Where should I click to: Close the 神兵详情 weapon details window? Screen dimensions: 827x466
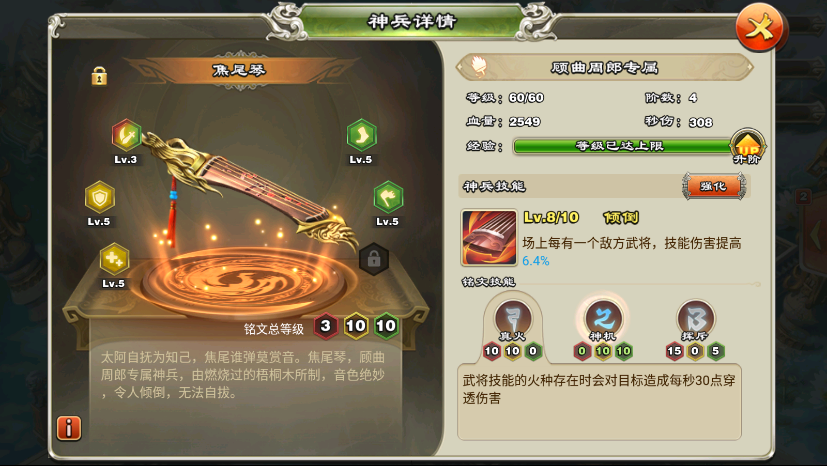(x=760, y=28)
